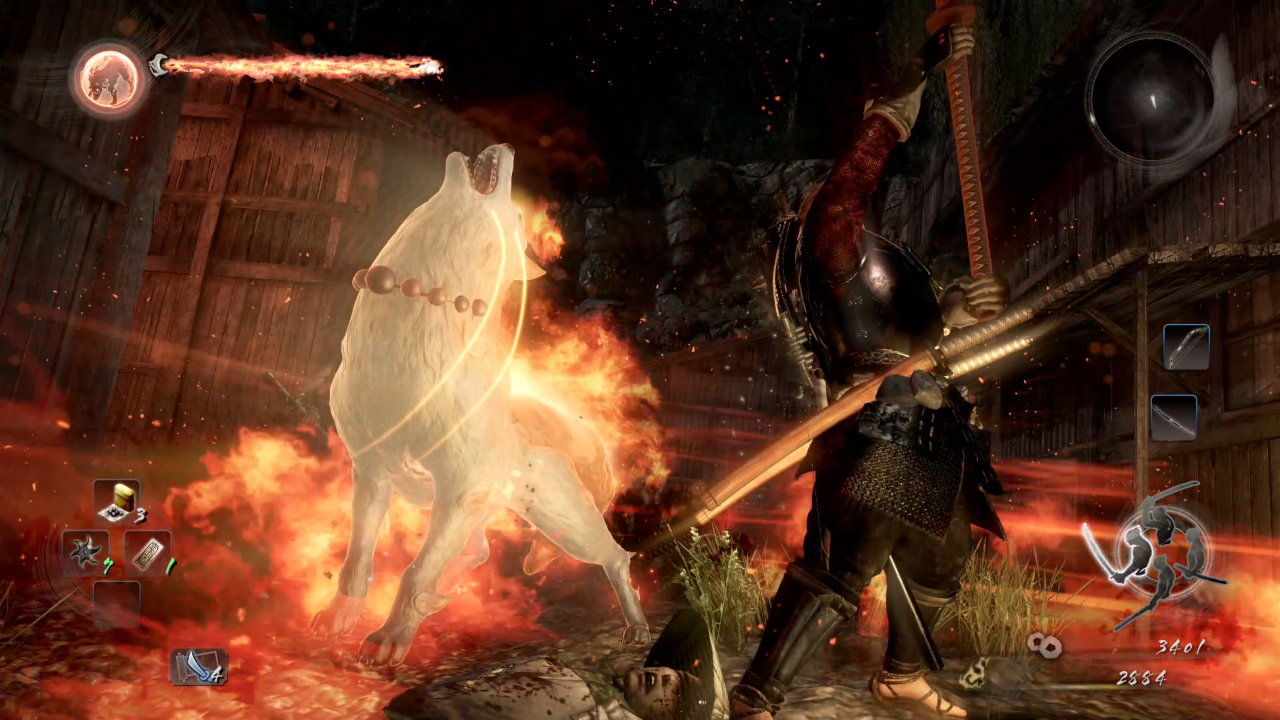Select the equipped blade ammo slot
The height and width of the screenshot is (720, 1280).
tap(198, 665)
